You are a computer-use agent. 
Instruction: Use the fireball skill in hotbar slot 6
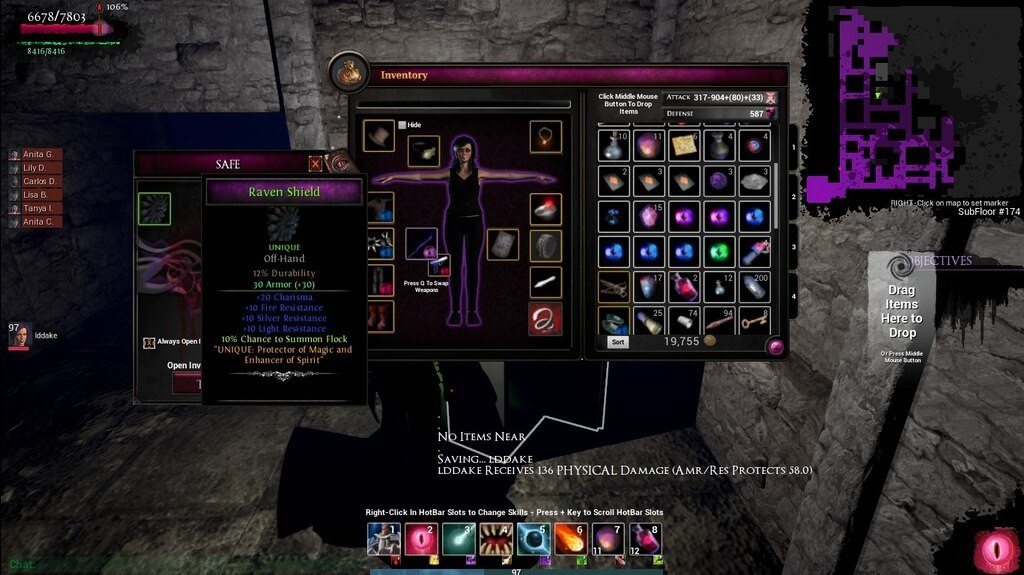pyautogui.click(x=569, y=539)
